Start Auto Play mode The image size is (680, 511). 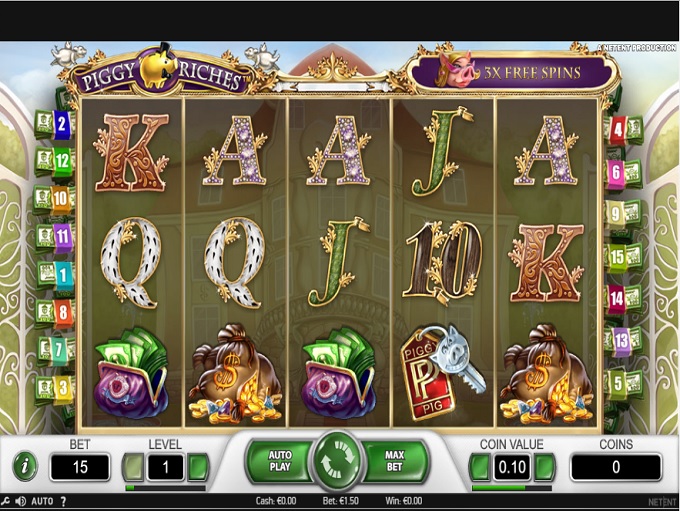(279, 461)
